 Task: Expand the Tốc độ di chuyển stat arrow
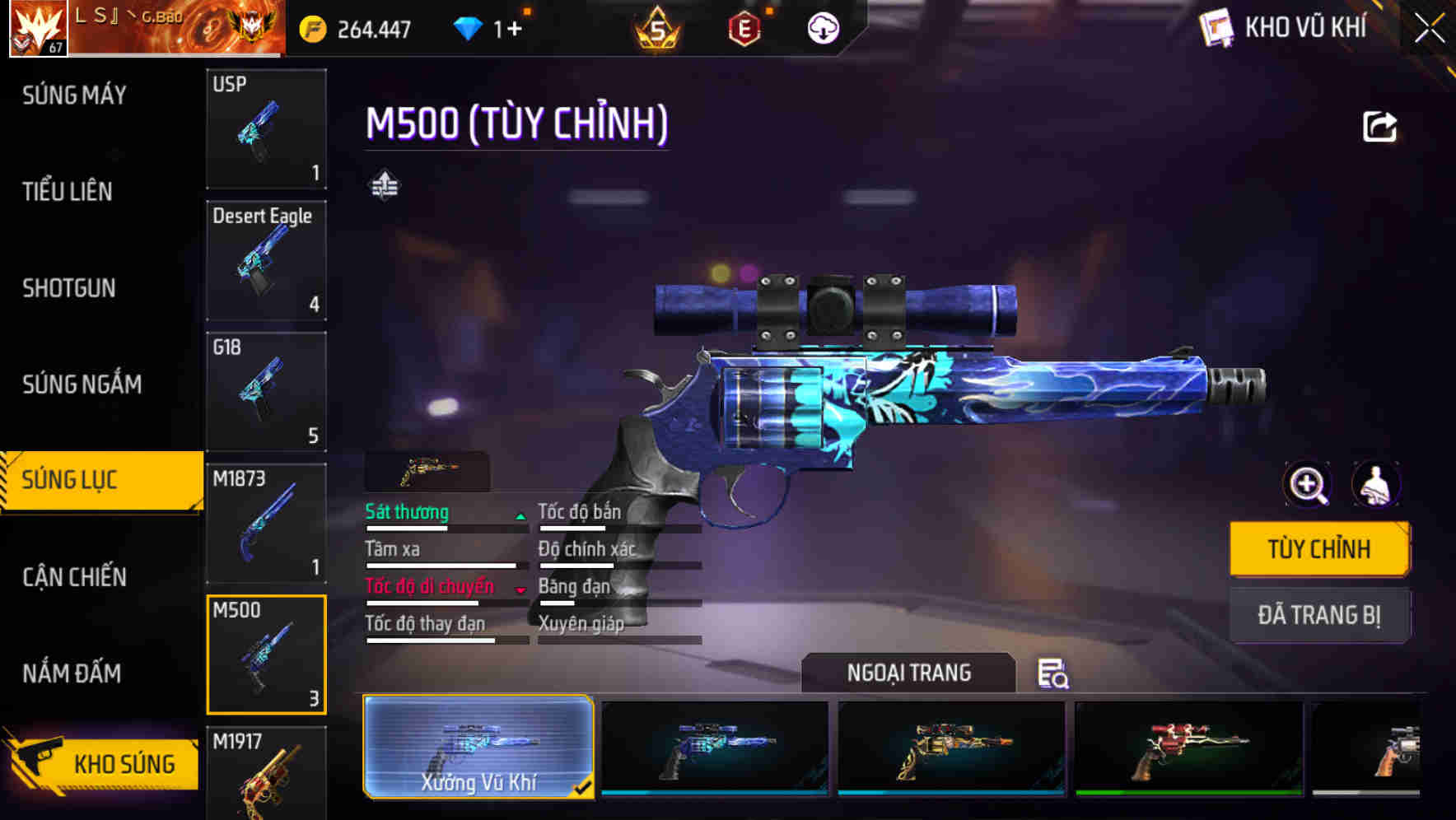pyautogui.click(x=520, y=589)
